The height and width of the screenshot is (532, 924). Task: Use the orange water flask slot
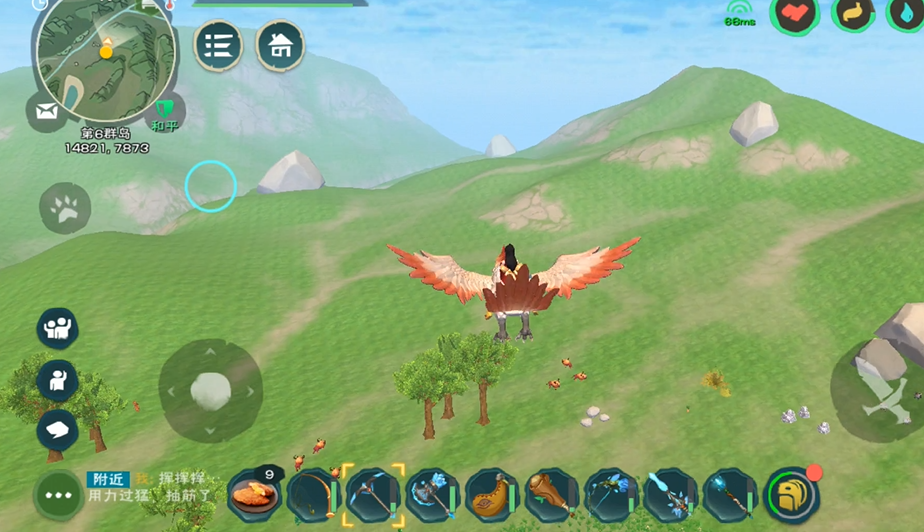(x=492, y=494)
